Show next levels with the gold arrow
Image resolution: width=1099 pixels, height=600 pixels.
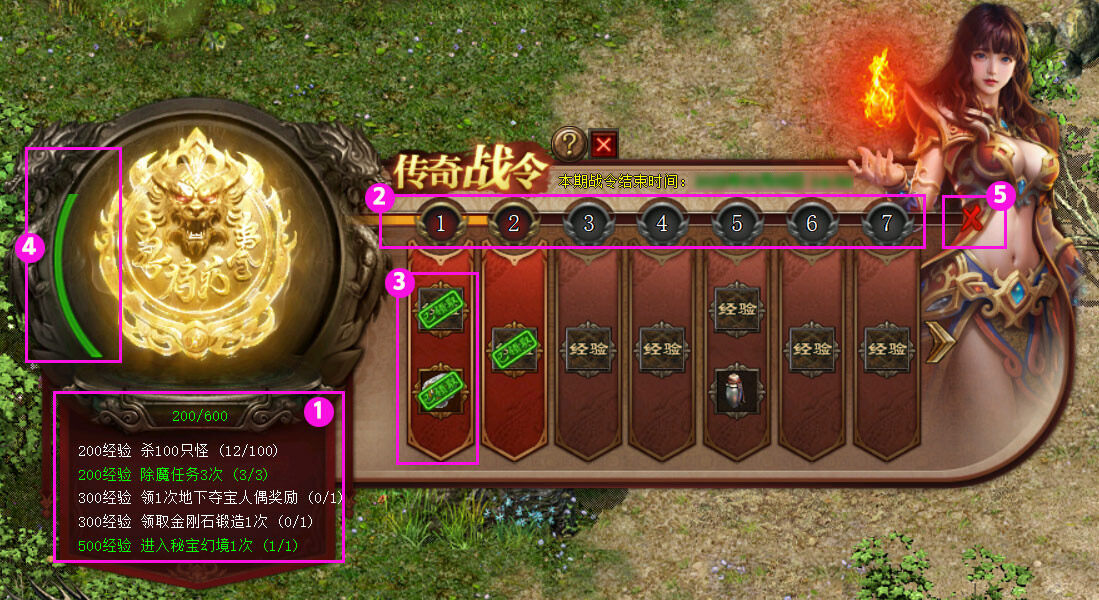coord(939,345)
